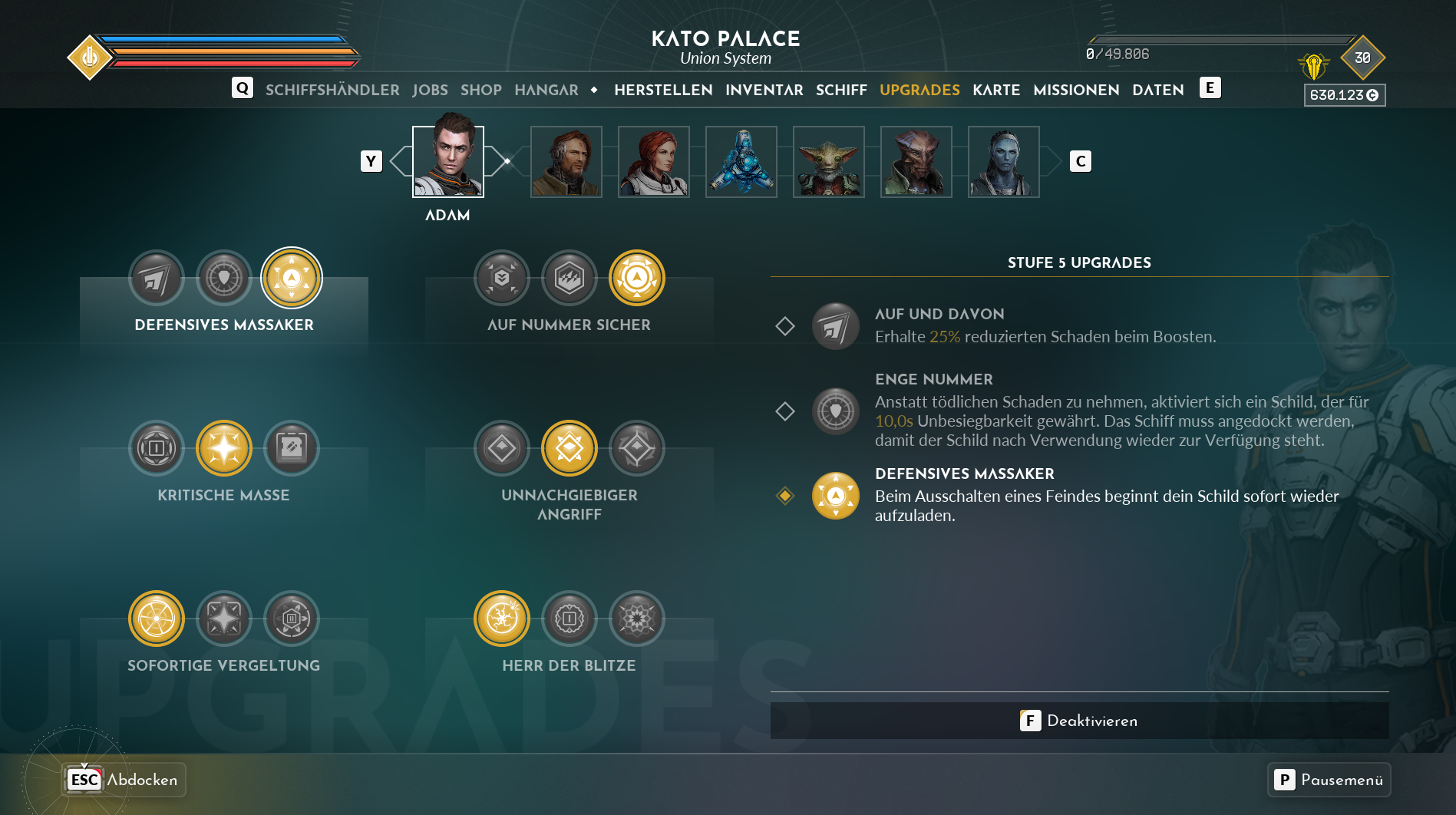Open the Shop tab
This screenshot has width=1456, height=815.
coord(480,90)
